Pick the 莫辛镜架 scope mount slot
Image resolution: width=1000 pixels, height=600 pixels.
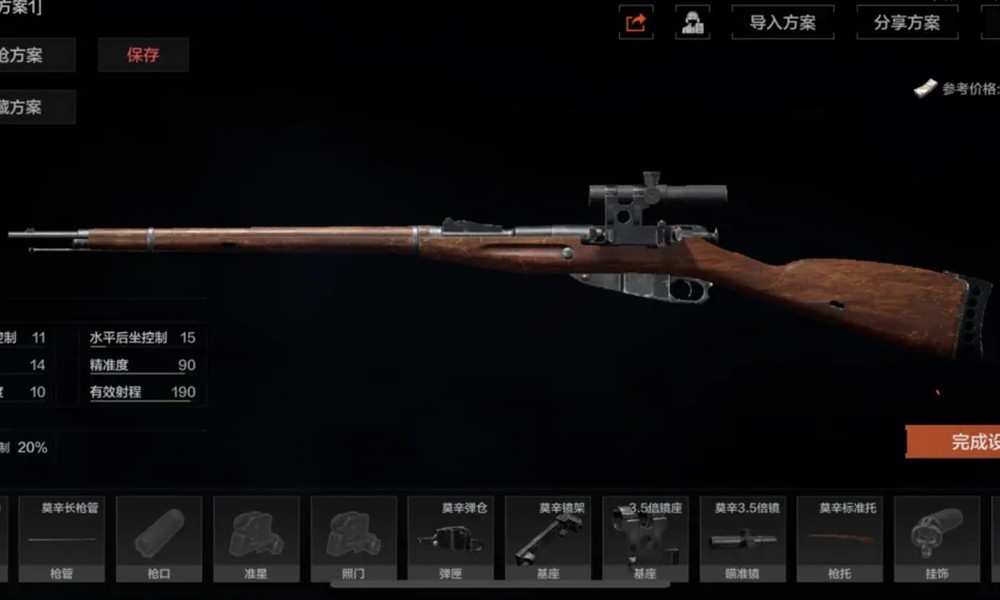point(548,539)
